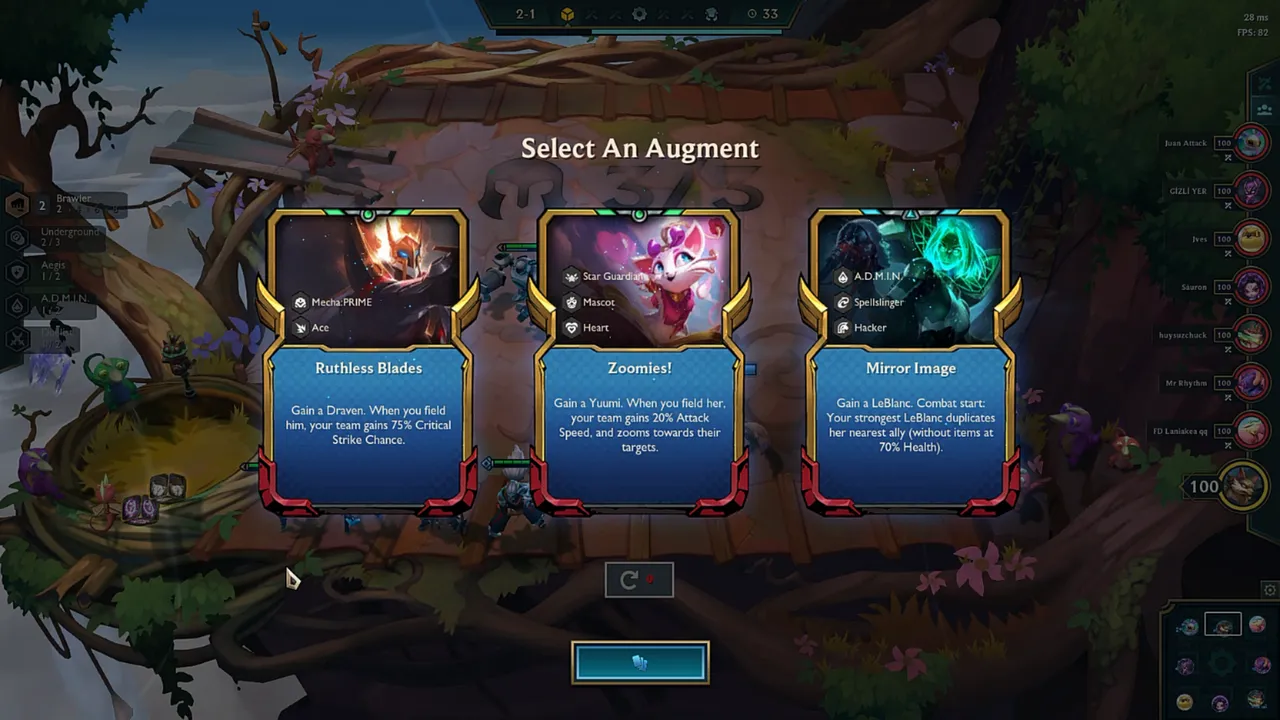Click the highlighted player portrait in the scouting grid
The width and height of the screenshot is (1280, 720).
(1223, 624)
